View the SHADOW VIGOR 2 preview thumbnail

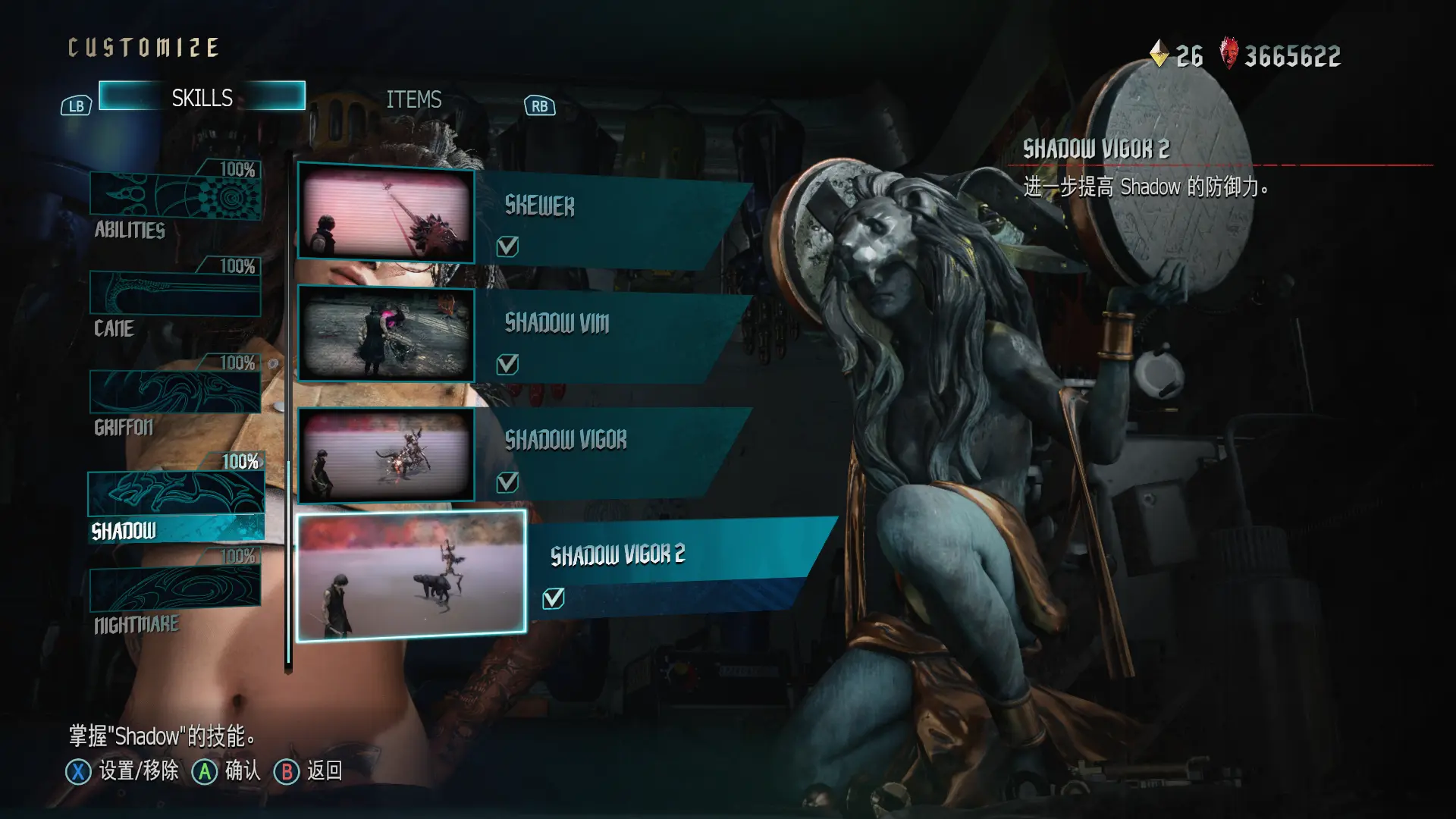click(x=411, y=576)
